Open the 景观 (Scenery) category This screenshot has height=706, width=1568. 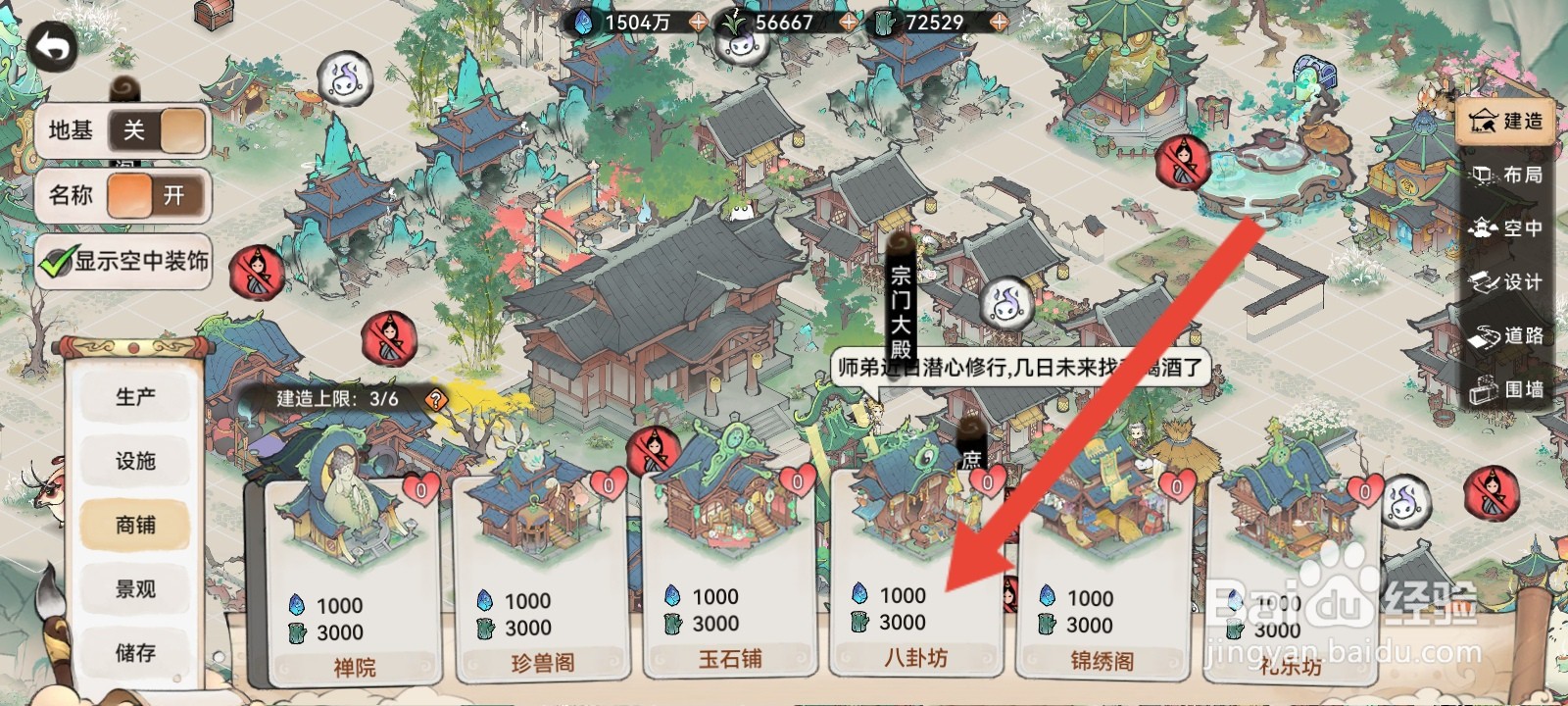[x=137, y=588]
